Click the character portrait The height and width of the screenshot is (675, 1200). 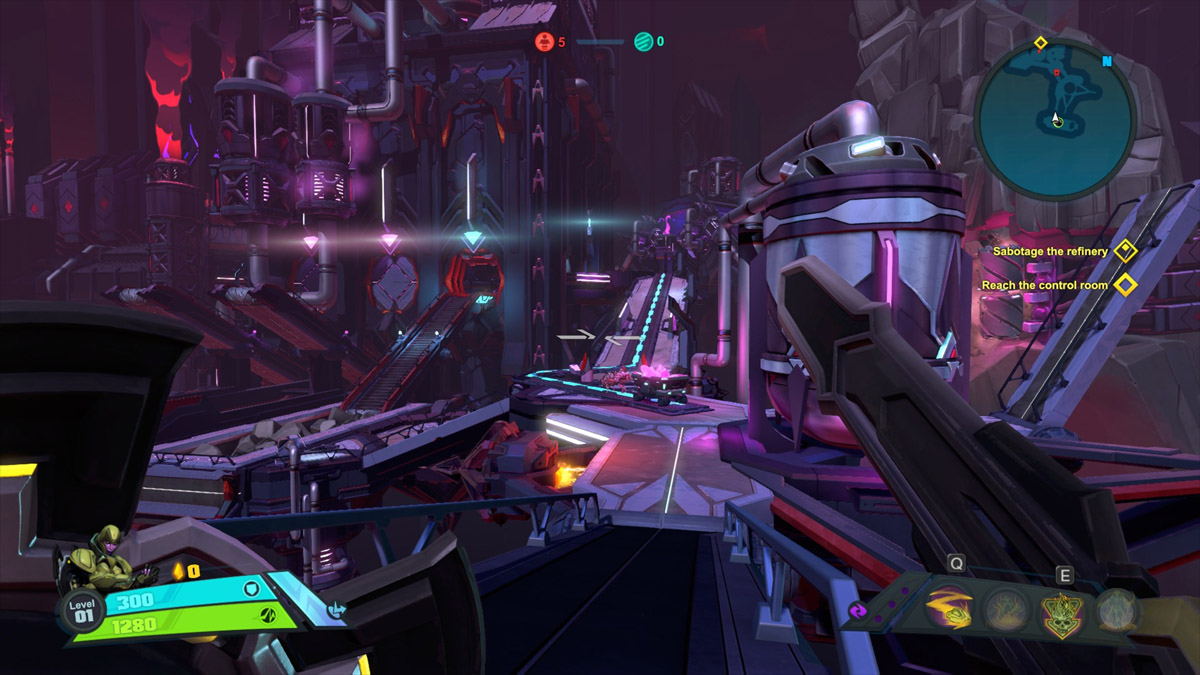[x=105, y=560]
